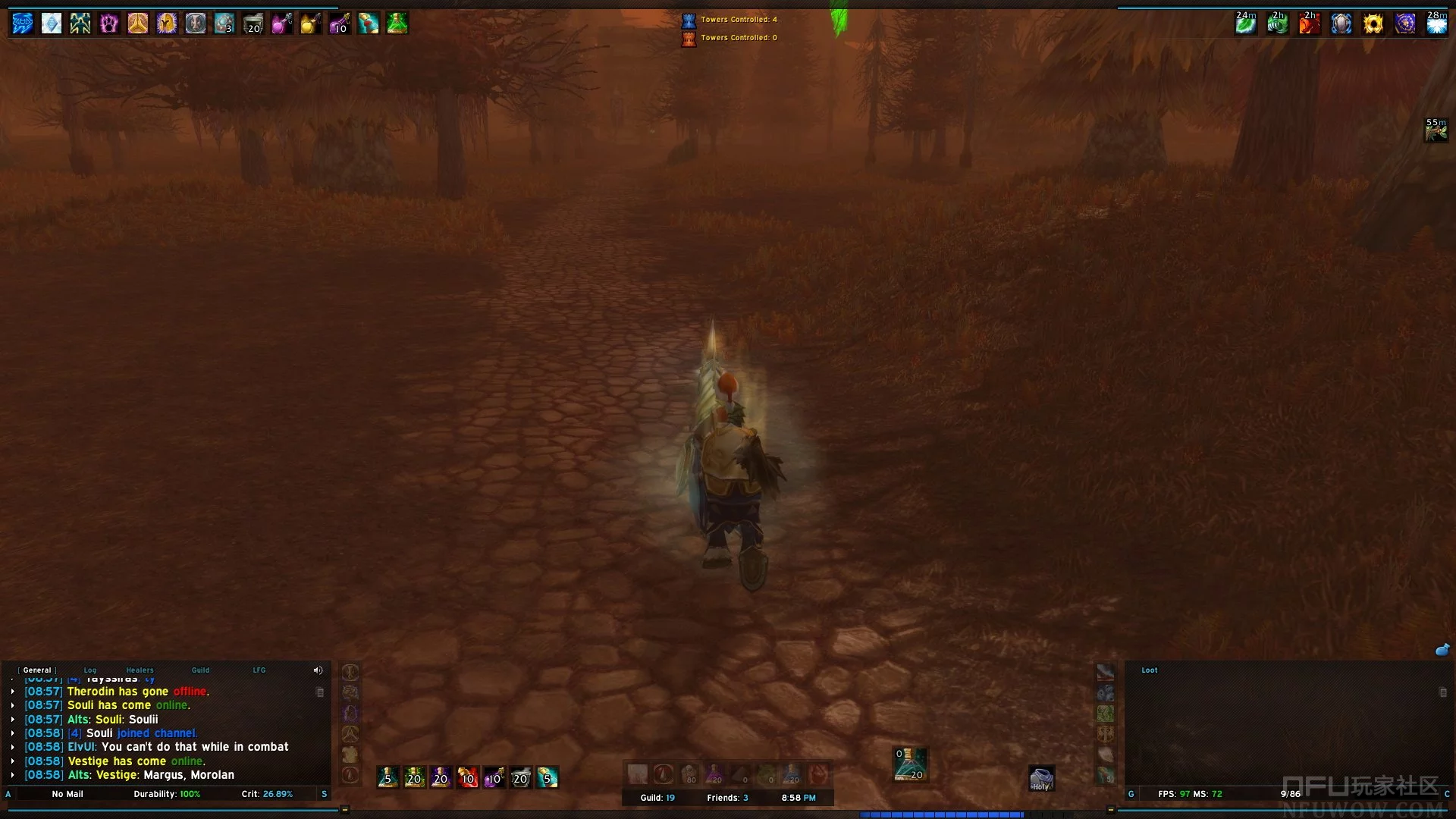Toggle the chat speaker voice icon
This screenshot has width=1456, height=819.
point(318,670)
